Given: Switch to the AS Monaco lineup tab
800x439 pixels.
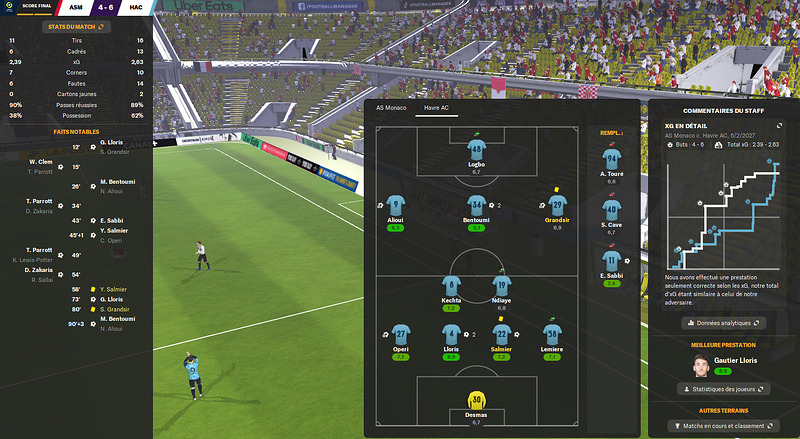Looking at the screenshot, I should (x=390, y=107).
